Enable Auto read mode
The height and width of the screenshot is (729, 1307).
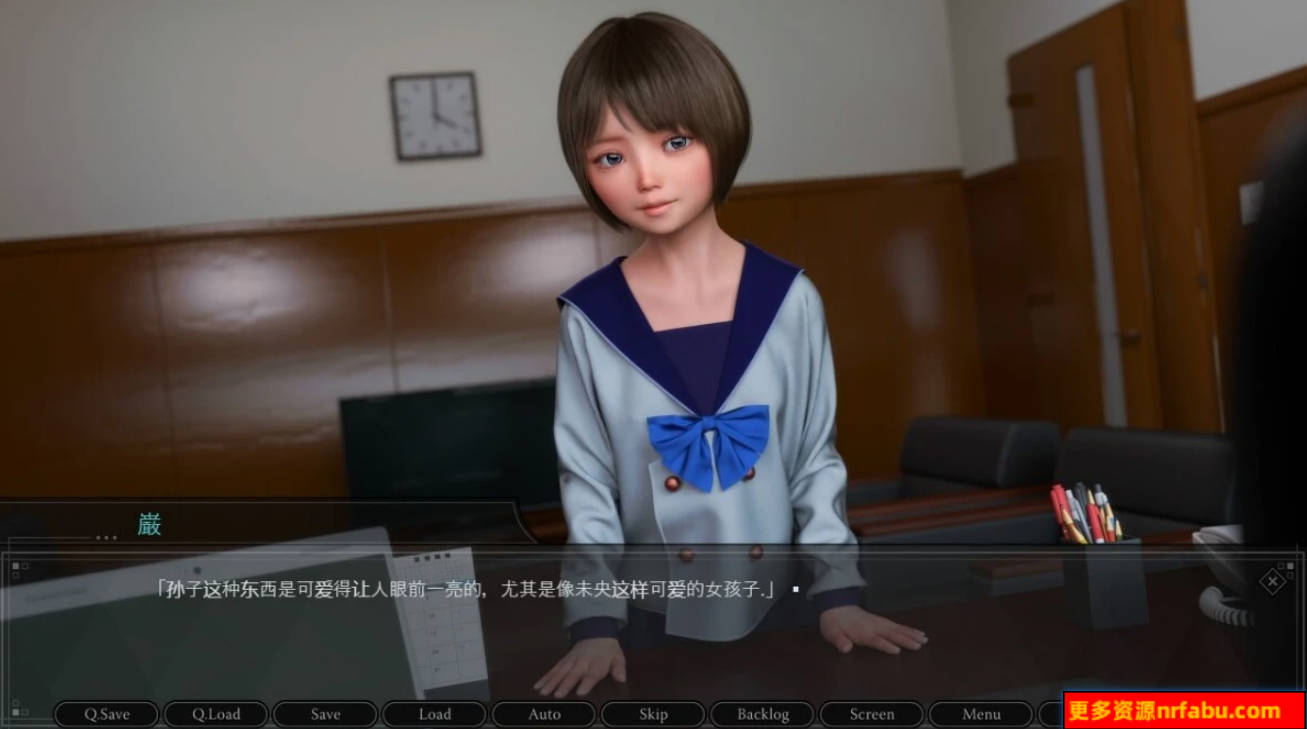[x=544, y=714]
